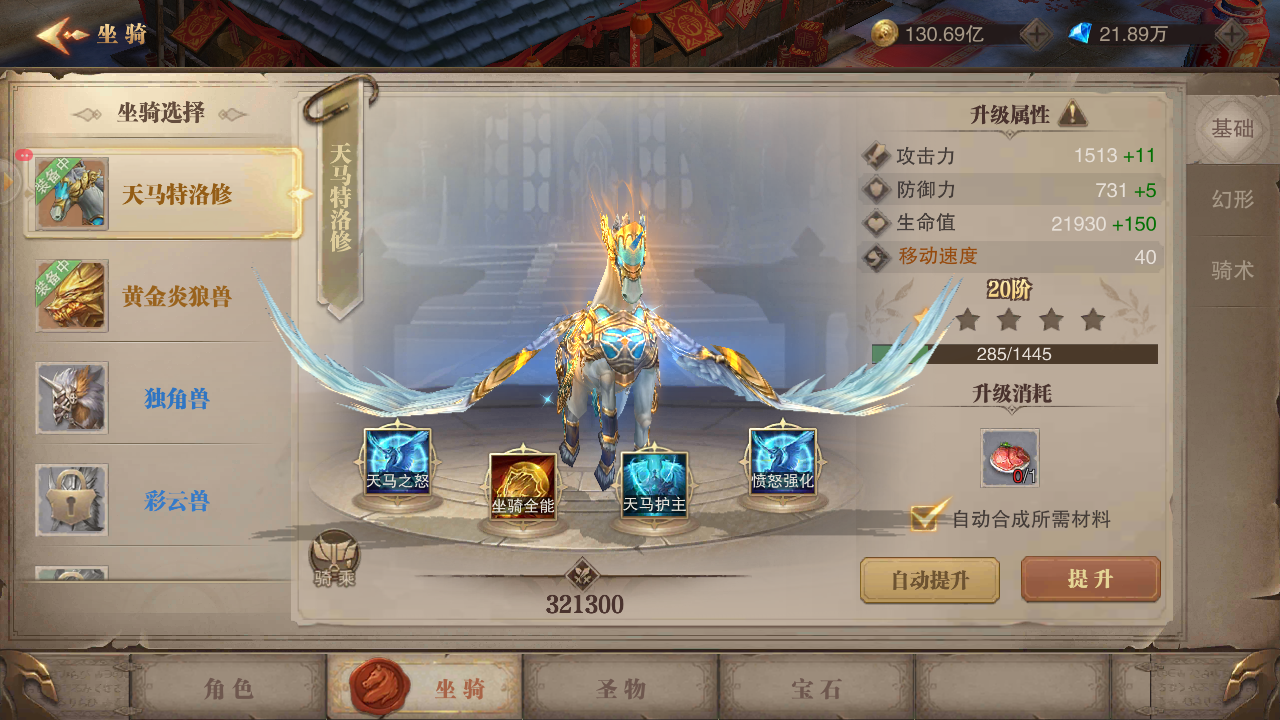Open the 天马之怒 skill icon
1280x720 pixels.
(397, 463)
